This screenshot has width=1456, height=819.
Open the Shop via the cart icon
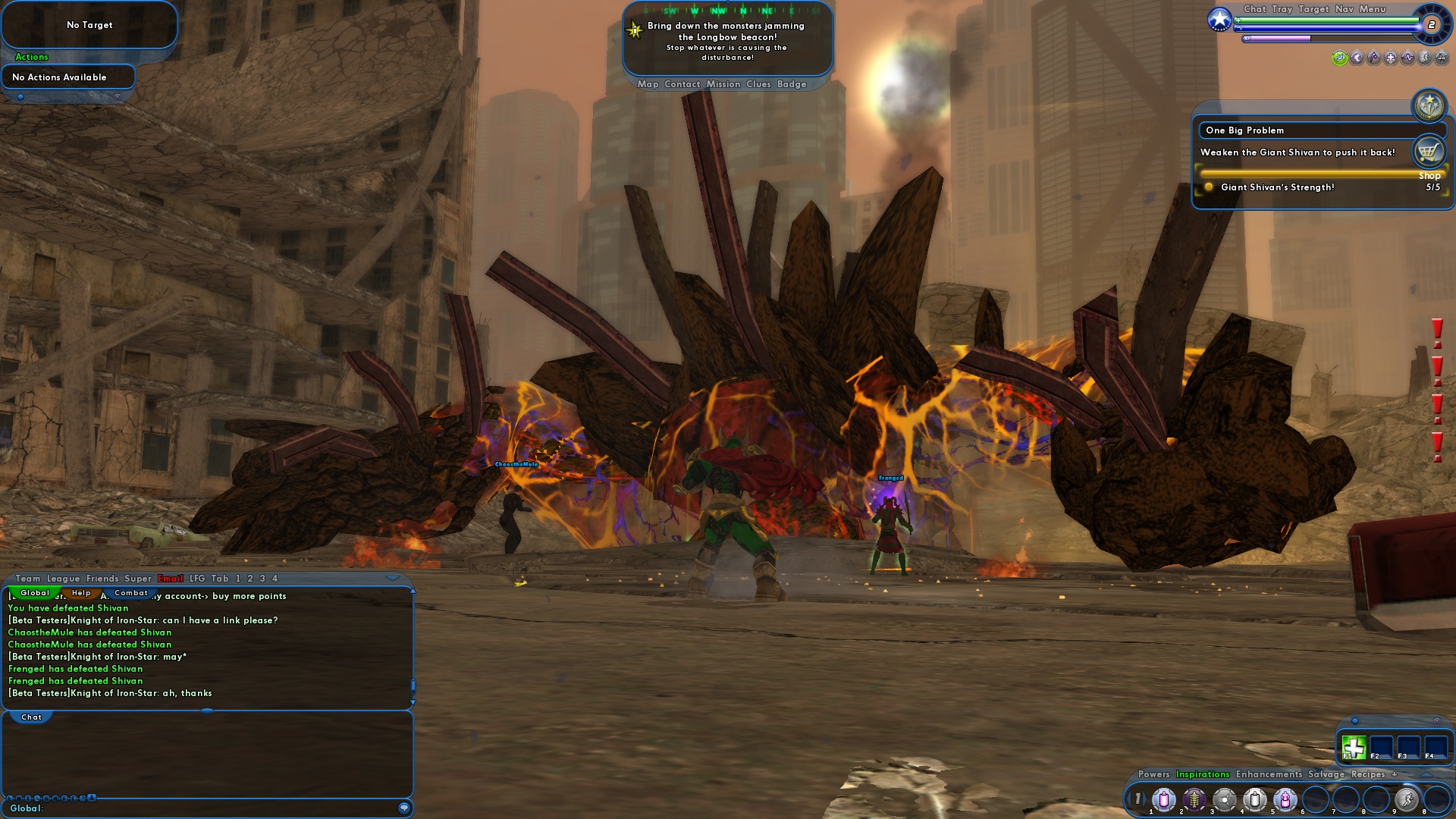click(1429, 151)
